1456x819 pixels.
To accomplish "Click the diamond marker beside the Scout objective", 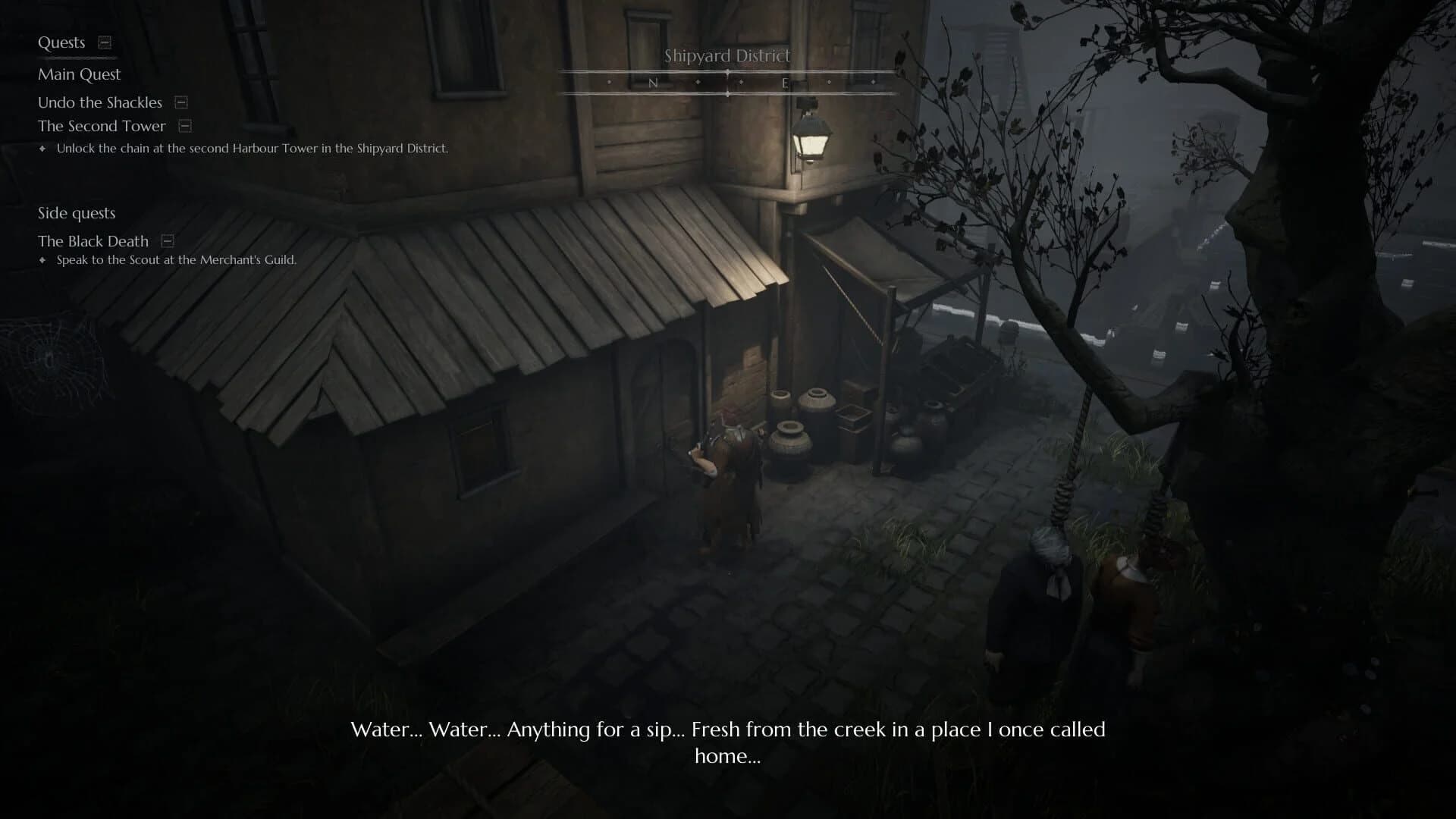I will (x=43, y=259).
